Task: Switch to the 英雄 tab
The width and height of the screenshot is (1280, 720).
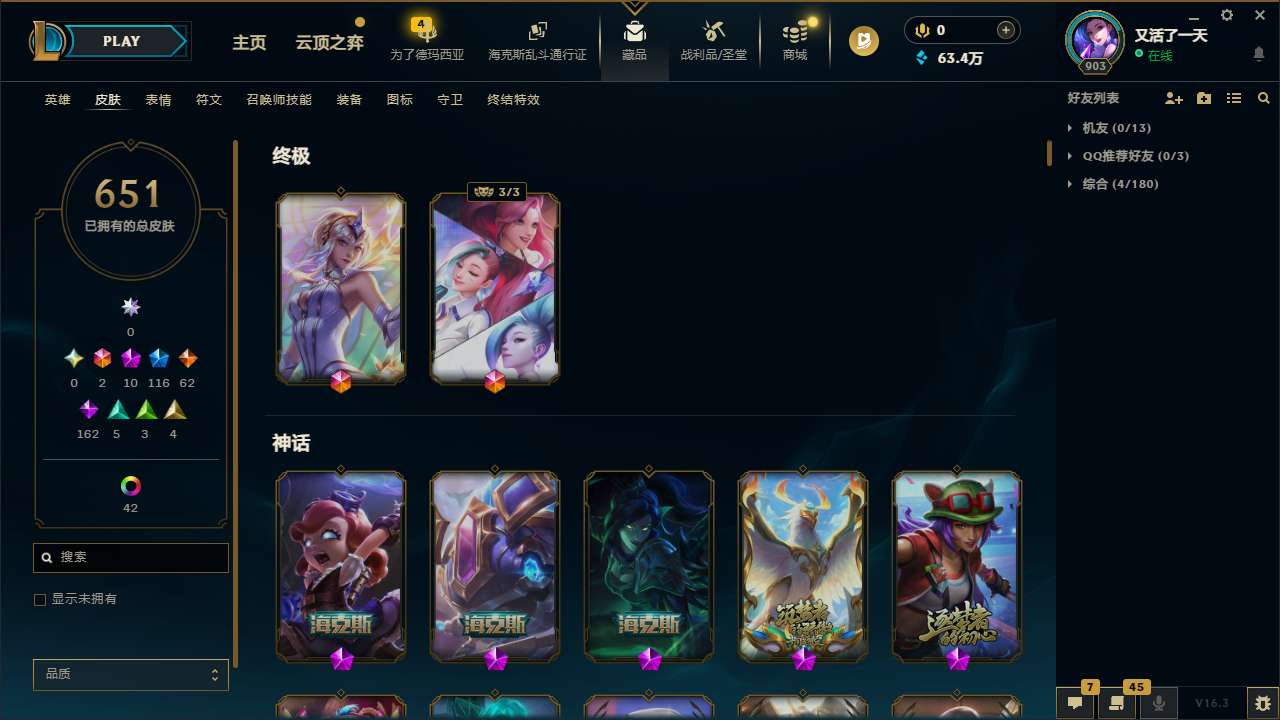Action: coord(57,100)
